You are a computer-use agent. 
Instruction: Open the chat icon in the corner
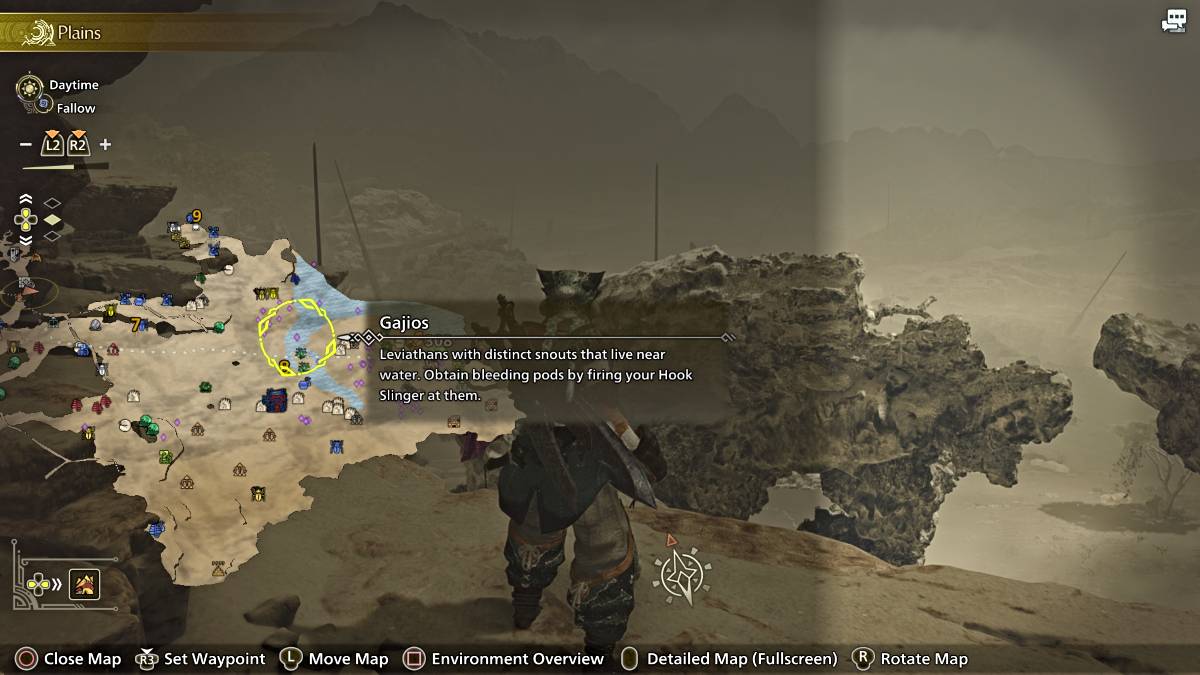click(1173, 22)
